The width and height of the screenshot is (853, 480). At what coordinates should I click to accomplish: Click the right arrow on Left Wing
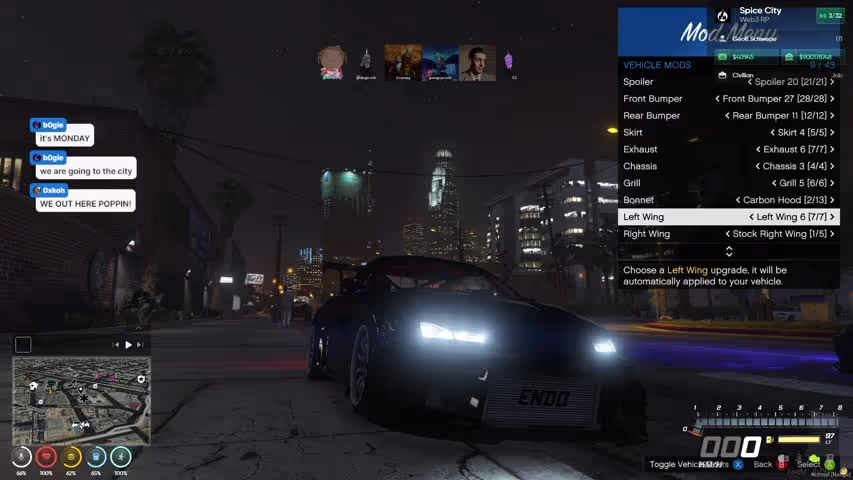tap(832, 217)
